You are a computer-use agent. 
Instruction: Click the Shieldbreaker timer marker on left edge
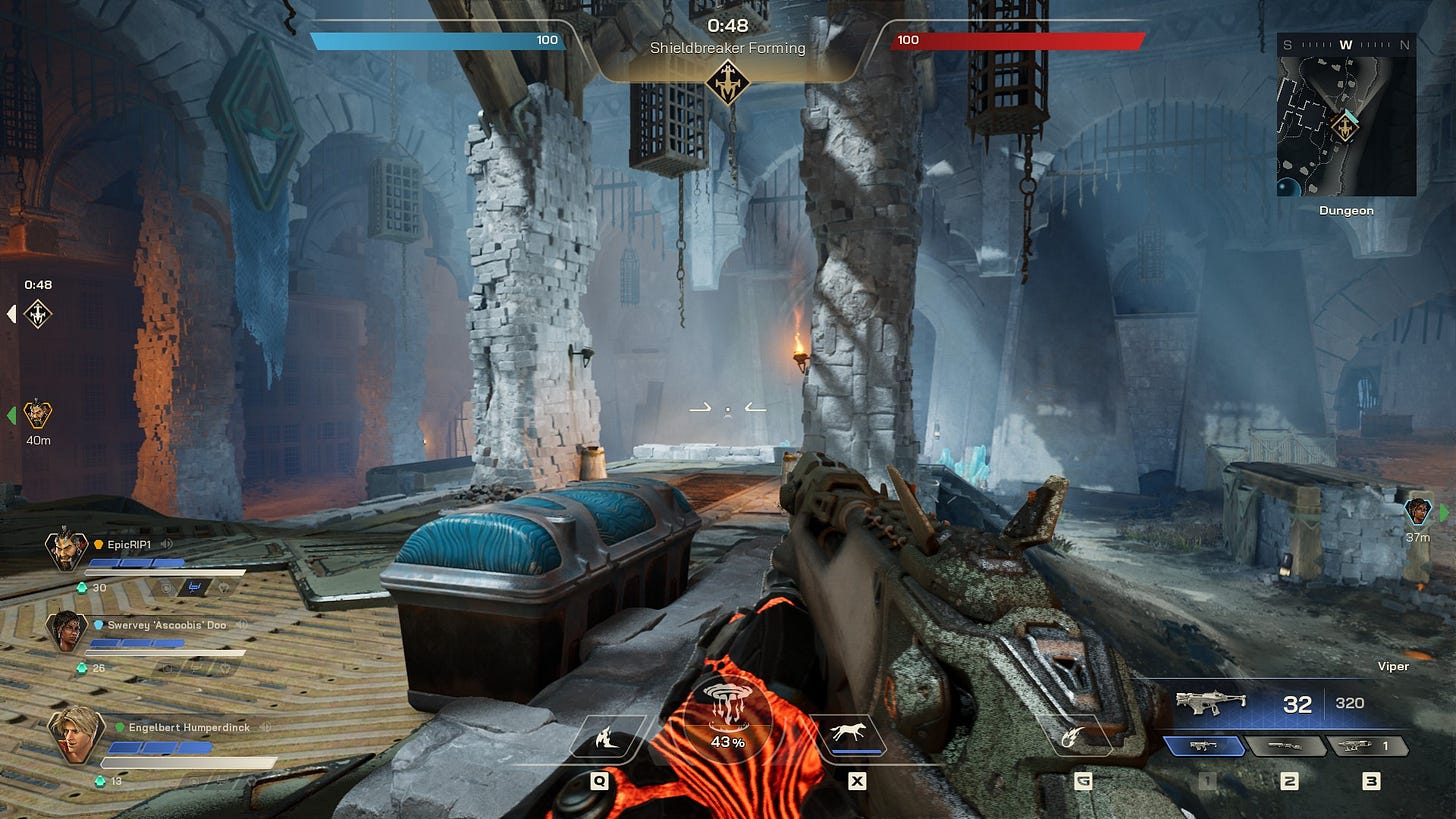[38, 314]
